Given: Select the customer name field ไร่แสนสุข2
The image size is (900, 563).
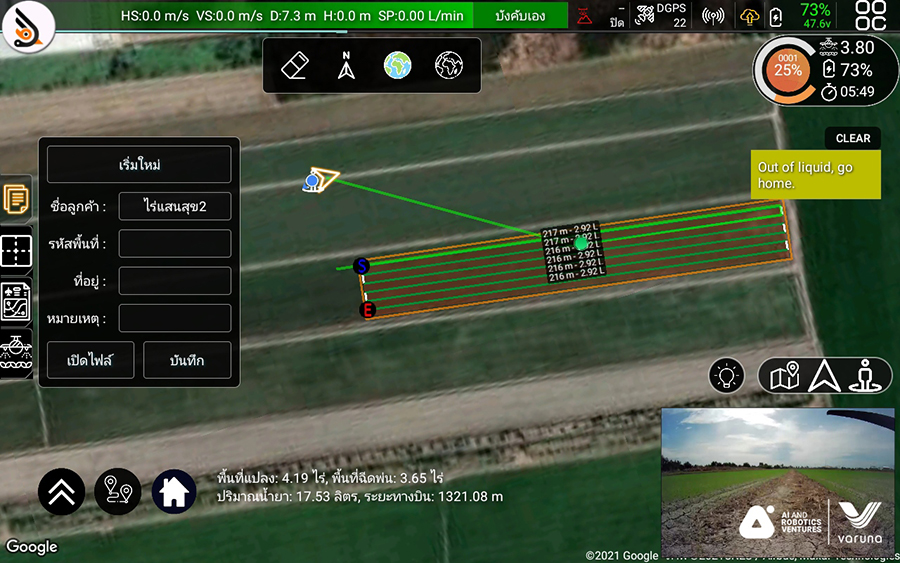Looking at the screenshot, I should (x=175, y=207).
